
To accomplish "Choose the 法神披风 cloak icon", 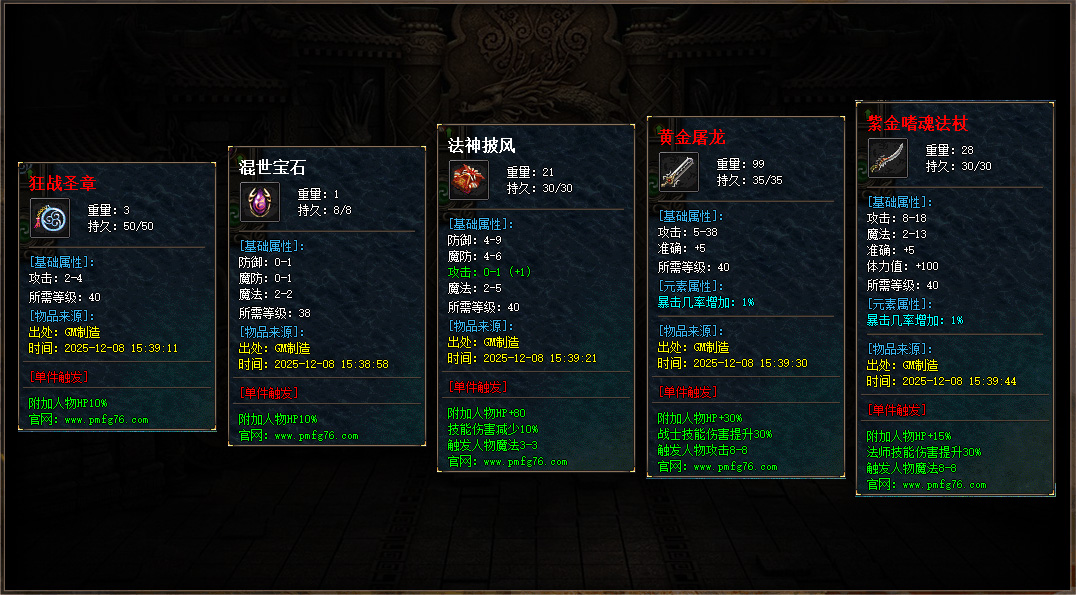I will tap(469, 180).
